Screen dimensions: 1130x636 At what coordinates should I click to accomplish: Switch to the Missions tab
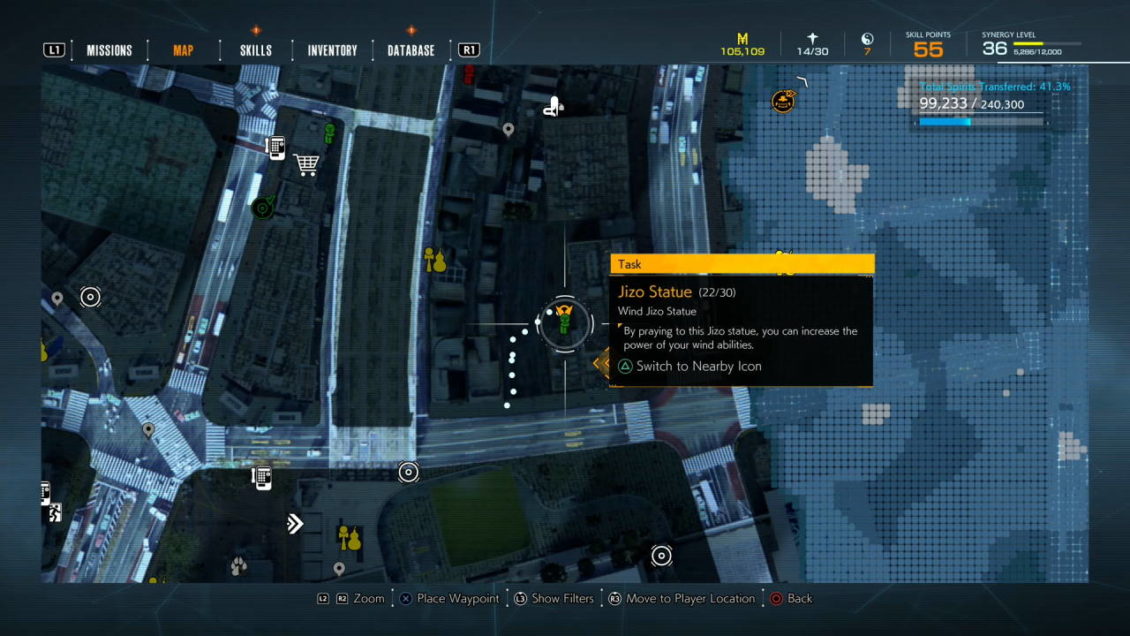point(109,51)
